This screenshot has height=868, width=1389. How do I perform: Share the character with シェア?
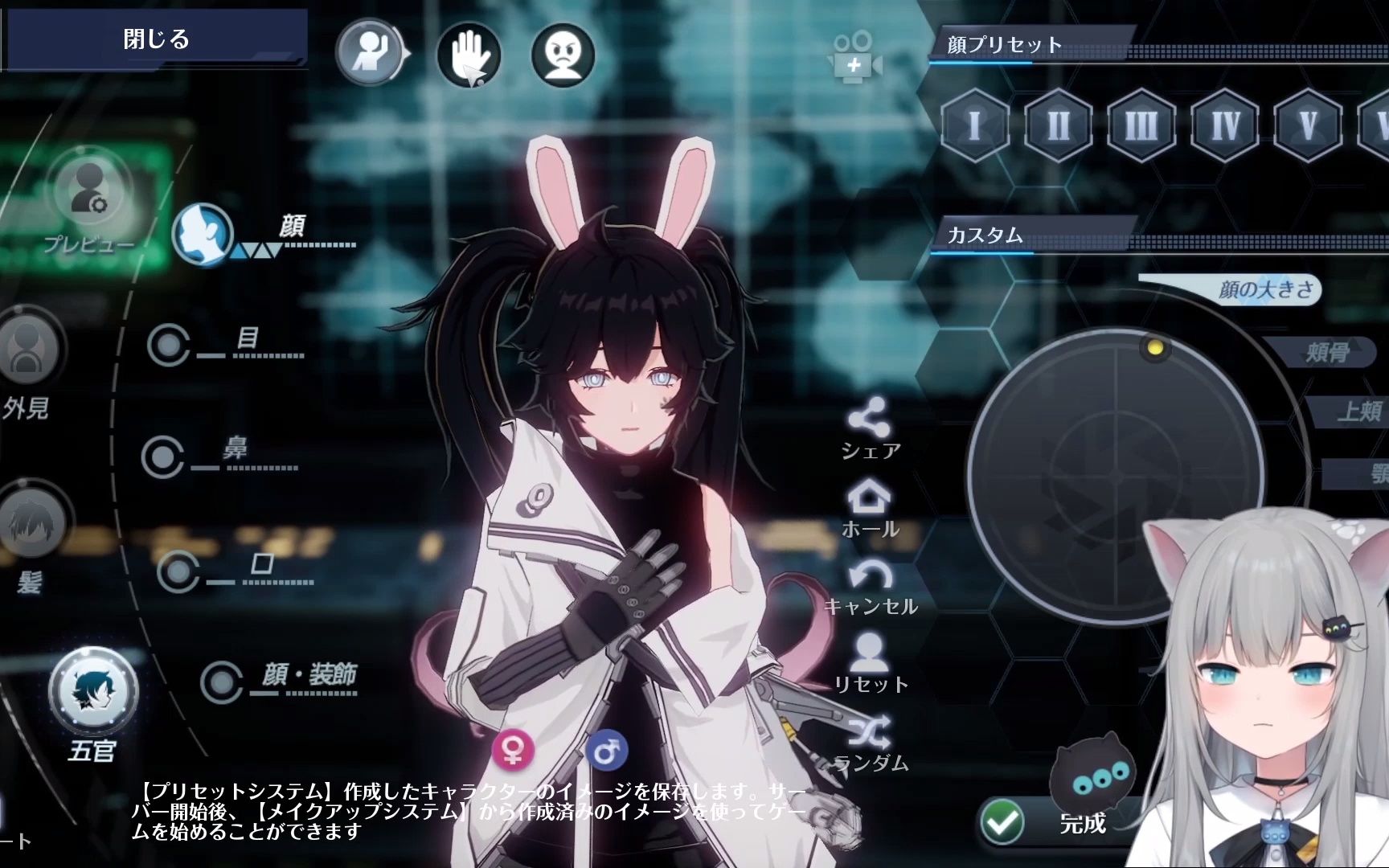point(869,429)
